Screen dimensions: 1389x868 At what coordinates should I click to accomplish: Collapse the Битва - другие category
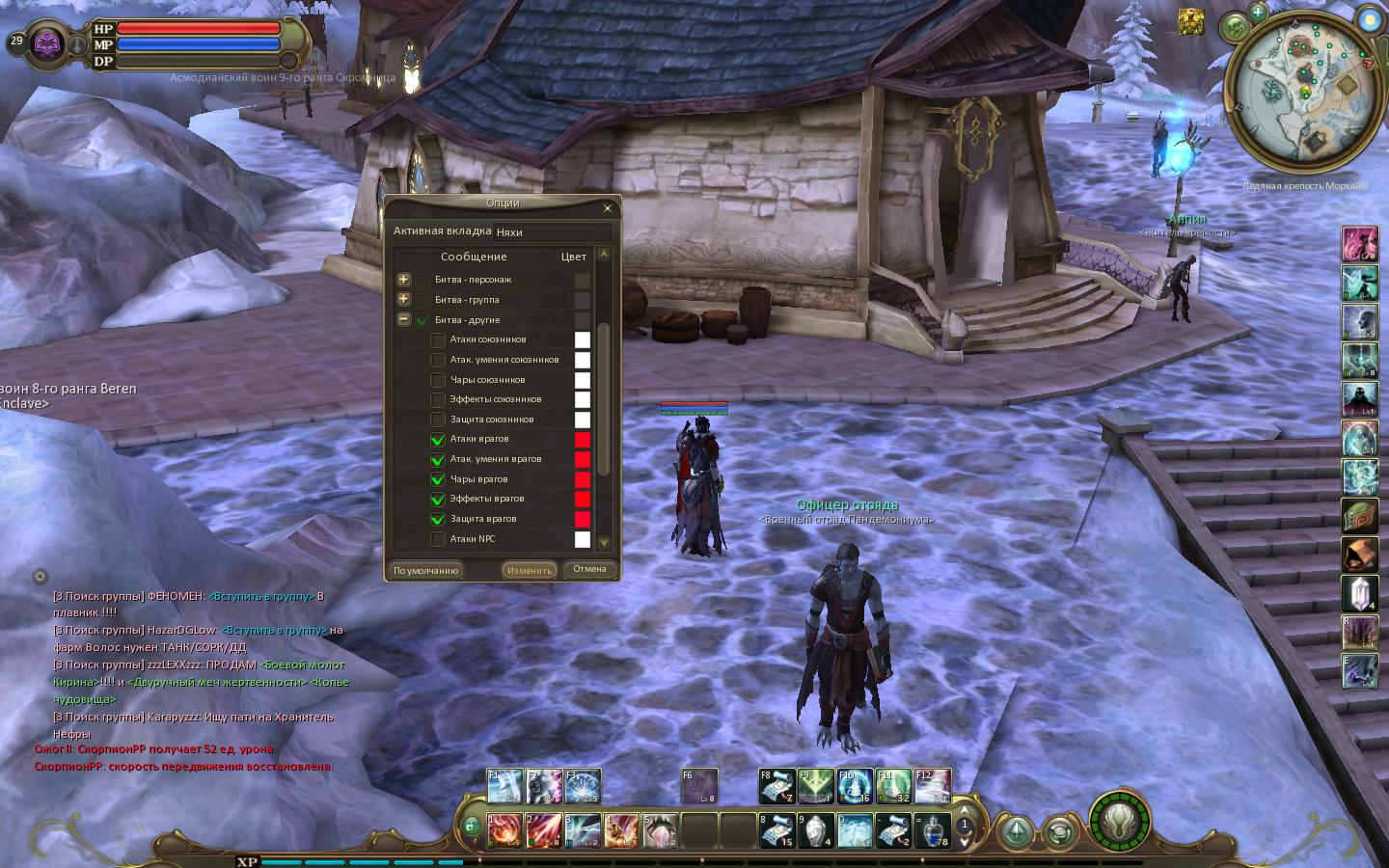click(403, 319)
